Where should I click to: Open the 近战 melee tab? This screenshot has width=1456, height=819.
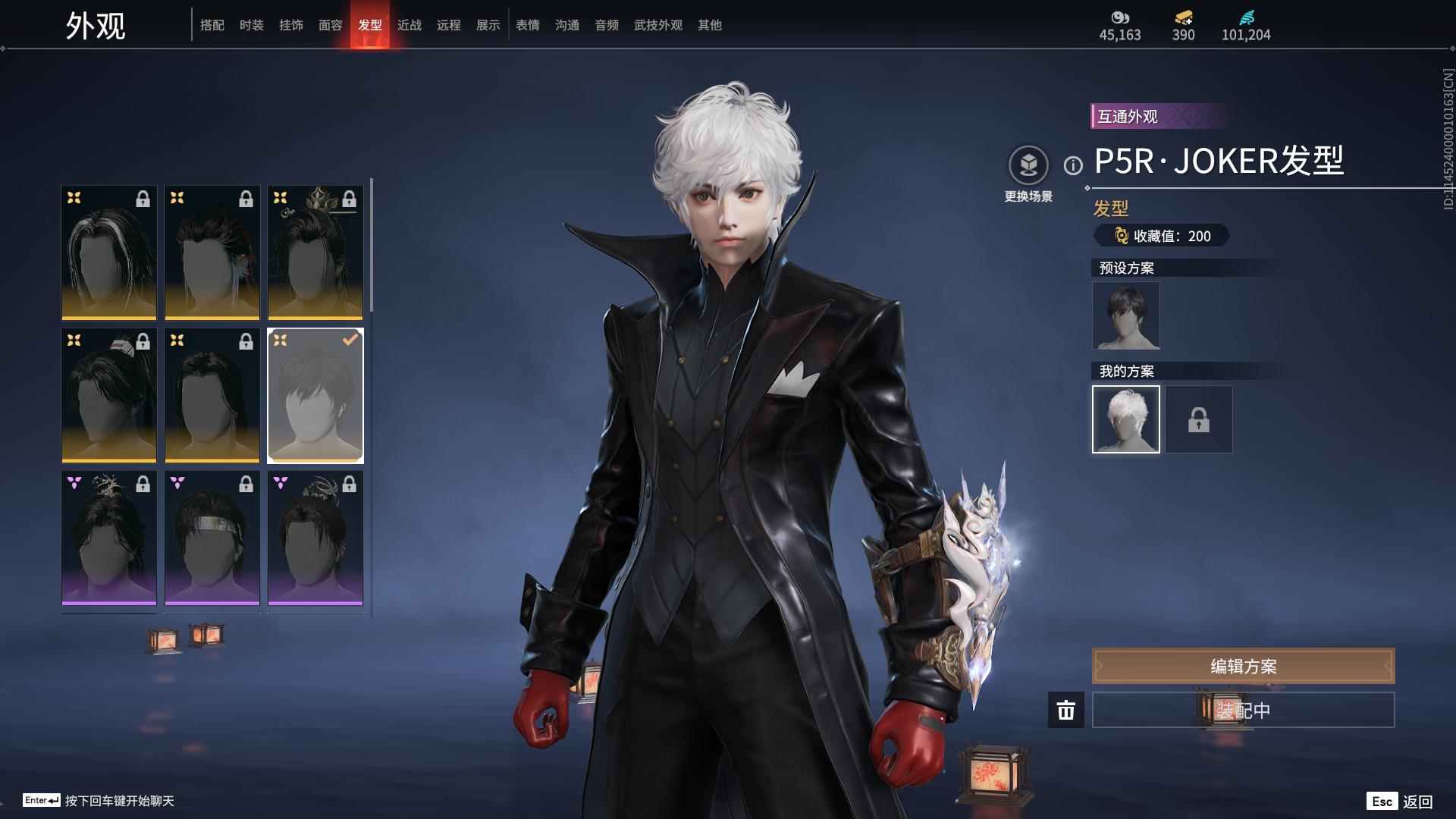point(409,25)
